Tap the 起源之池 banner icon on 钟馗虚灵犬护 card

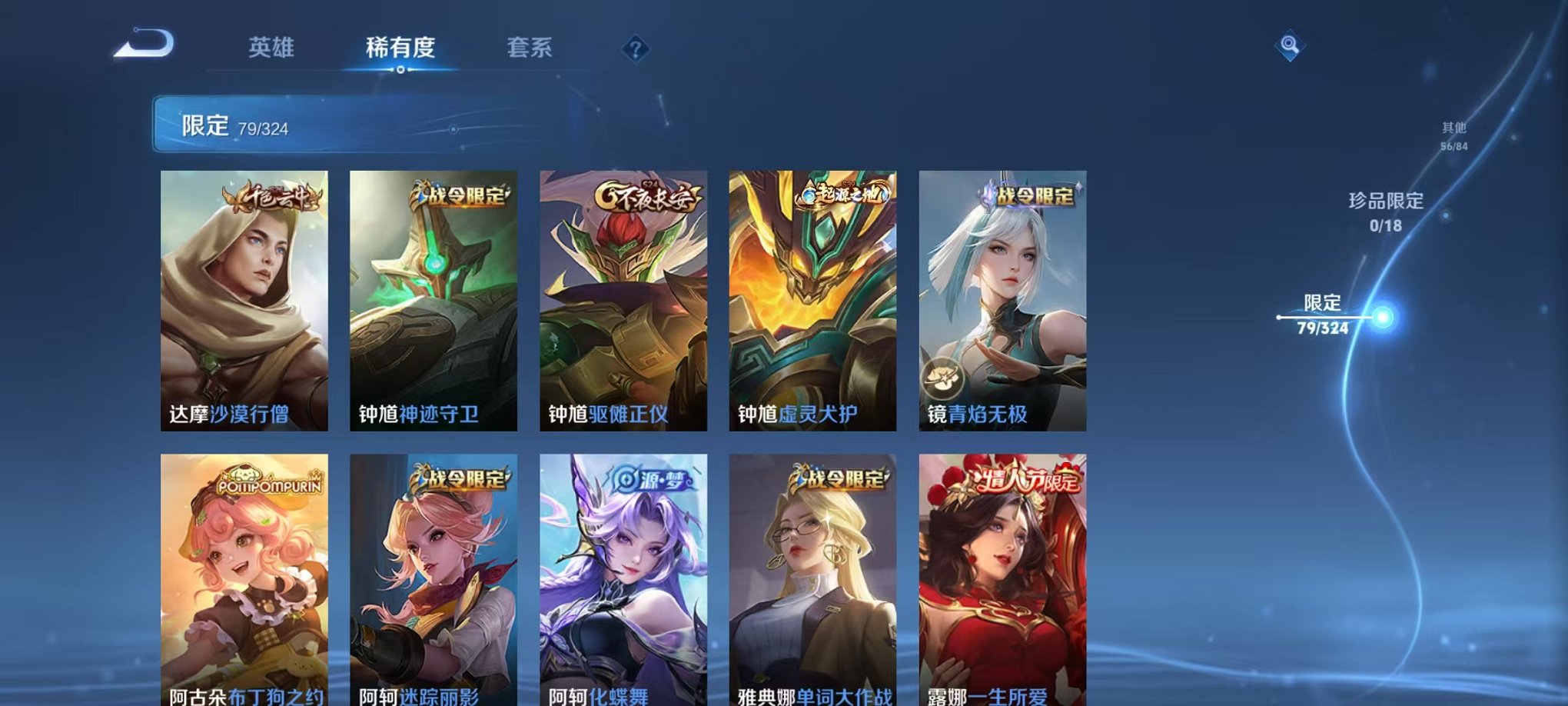click(x=842, y=194)
